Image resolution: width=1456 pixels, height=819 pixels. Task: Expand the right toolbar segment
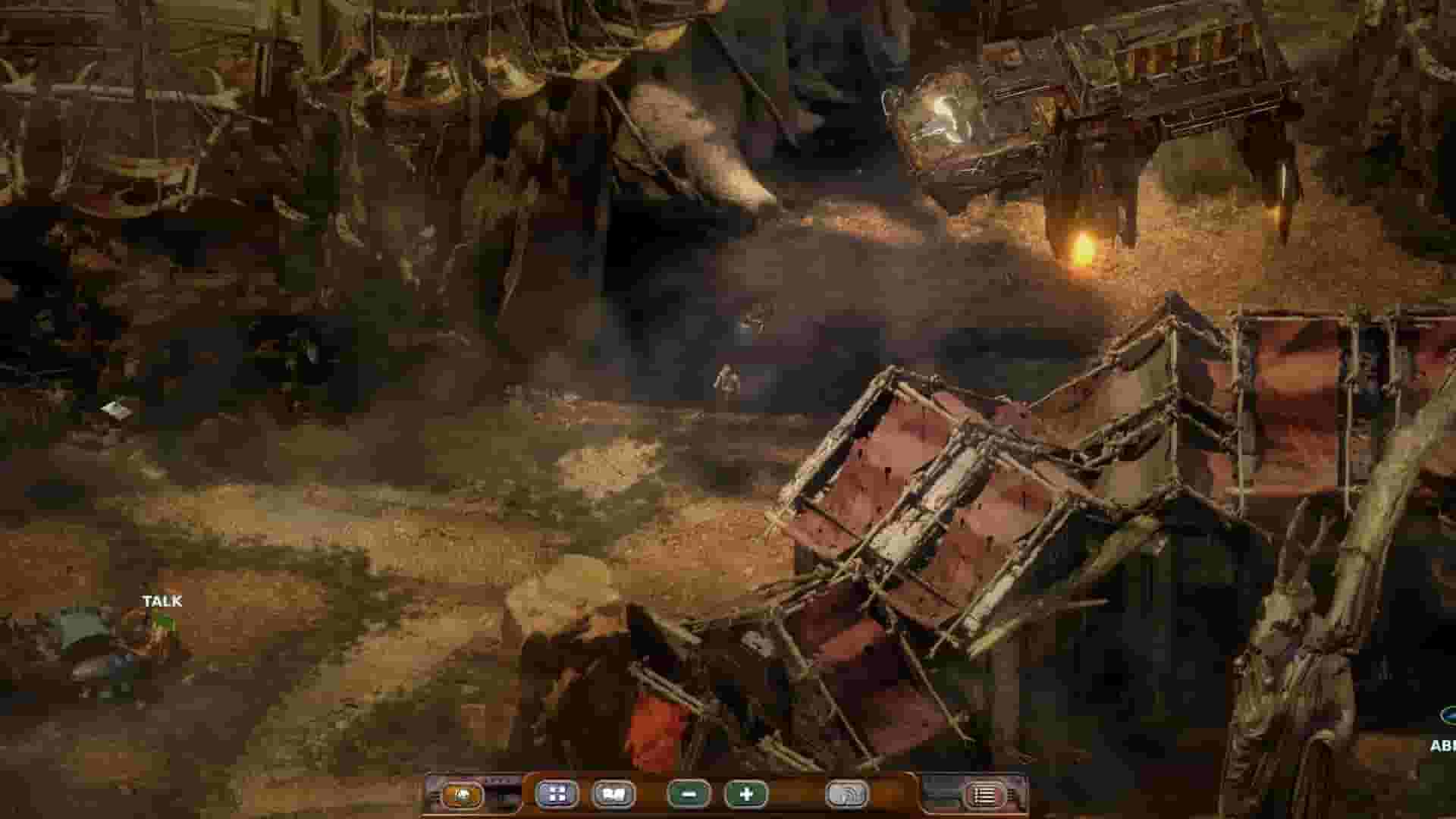[940, 794]
